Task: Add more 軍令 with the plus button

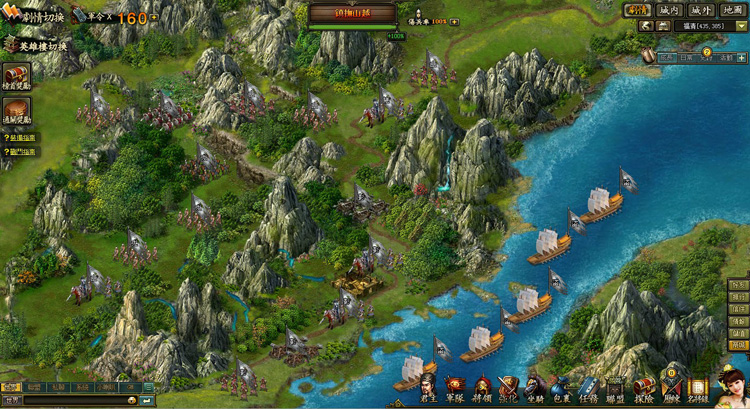Action: pos(154,18)
